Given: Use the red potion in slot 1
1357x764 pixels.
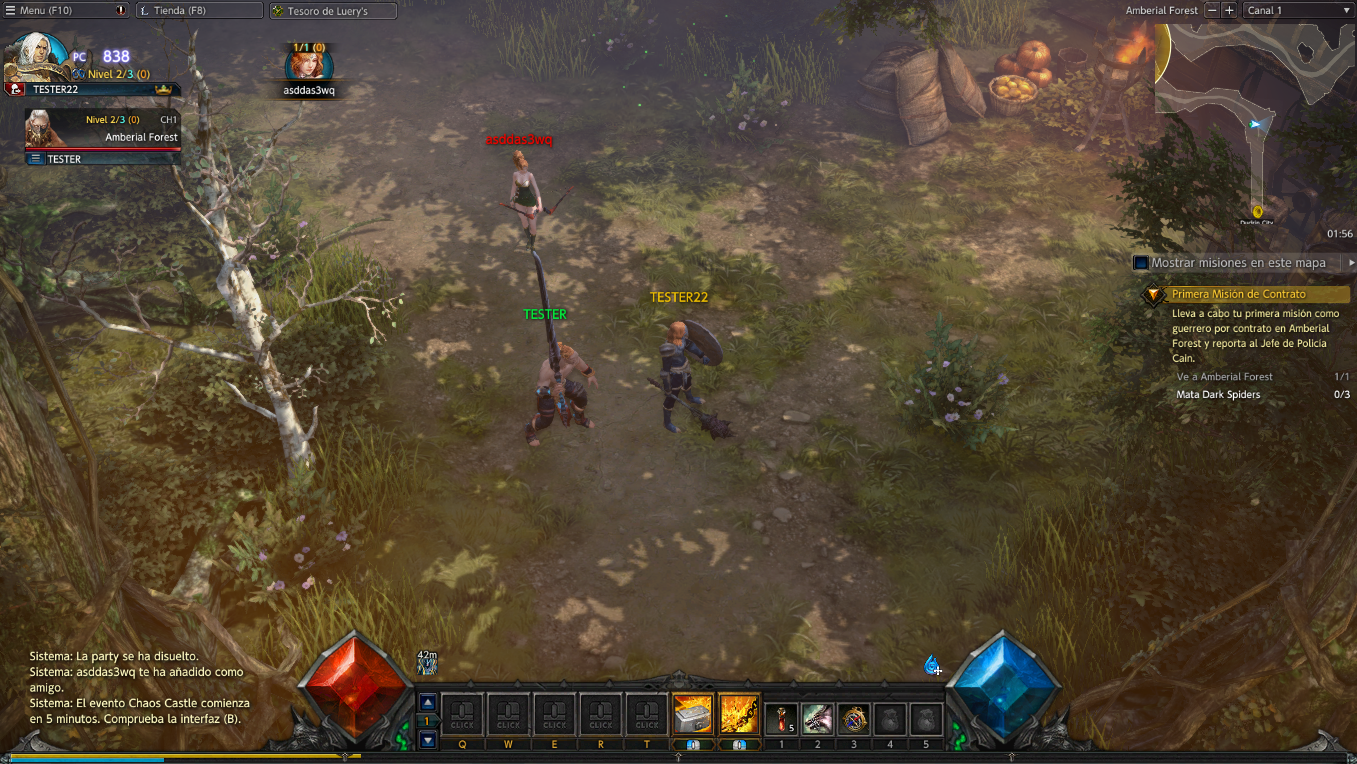Looking at the screenshot, I should (781, 718).
